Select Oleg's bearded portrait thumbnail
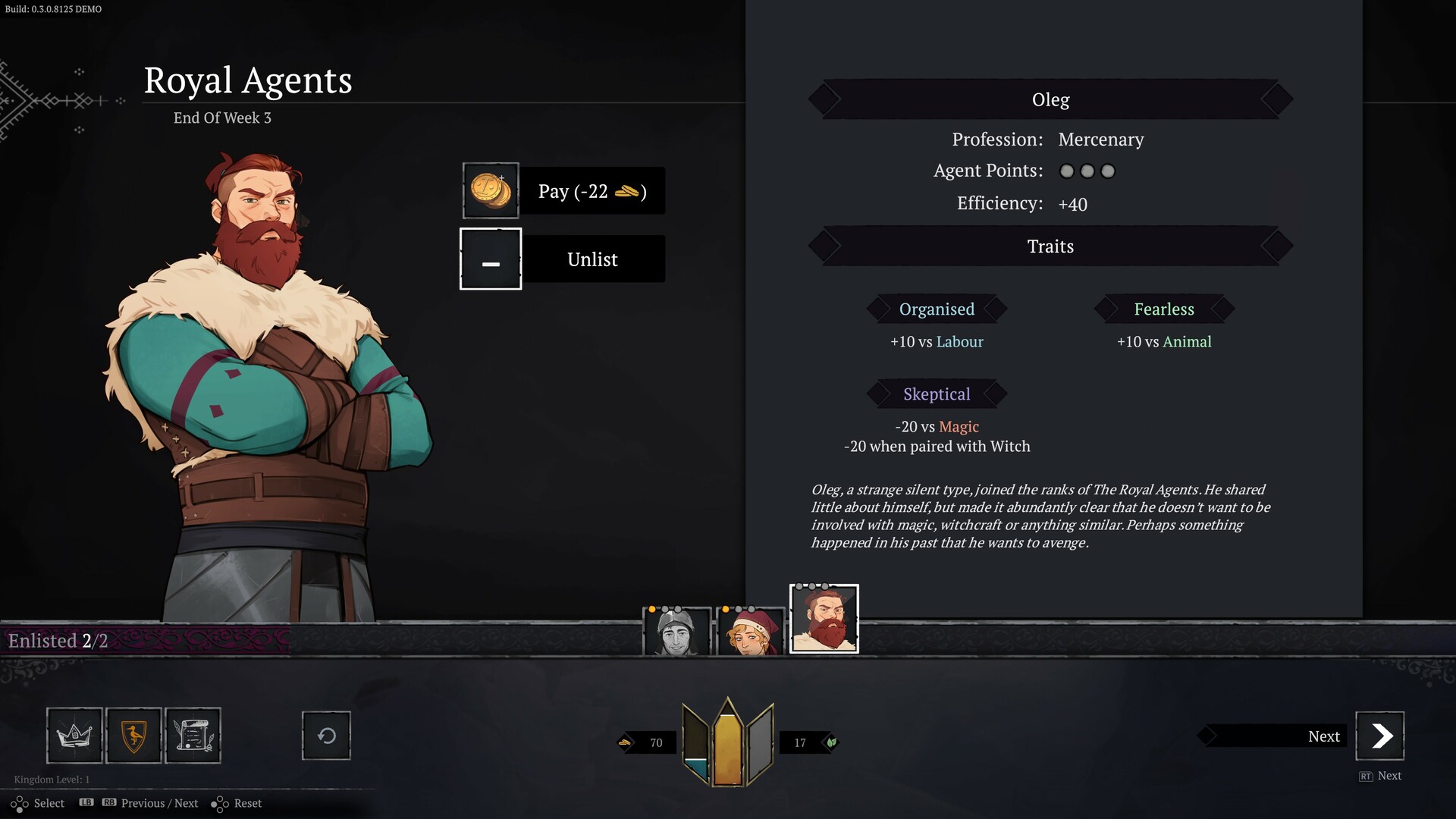This screenshot has width=1456, height=819. point(824,619)
